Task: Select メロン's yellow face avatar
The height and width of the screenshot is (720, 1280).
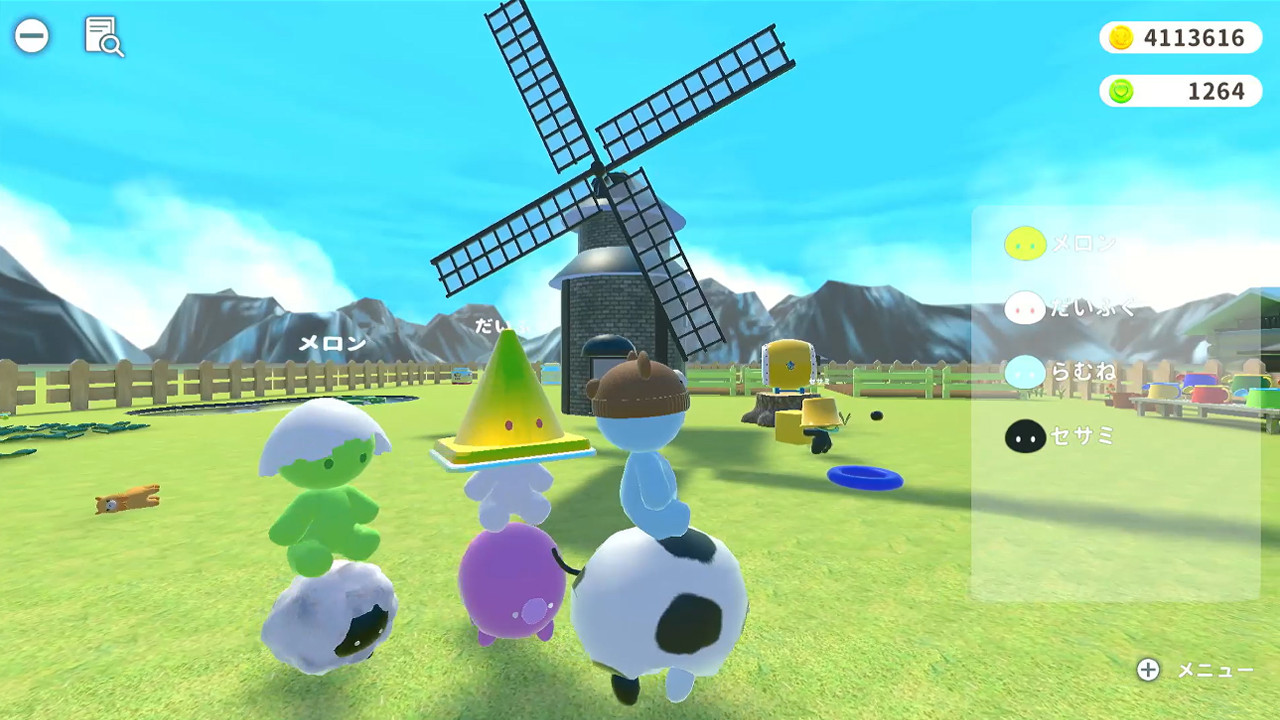Action: pos(1025,243)
